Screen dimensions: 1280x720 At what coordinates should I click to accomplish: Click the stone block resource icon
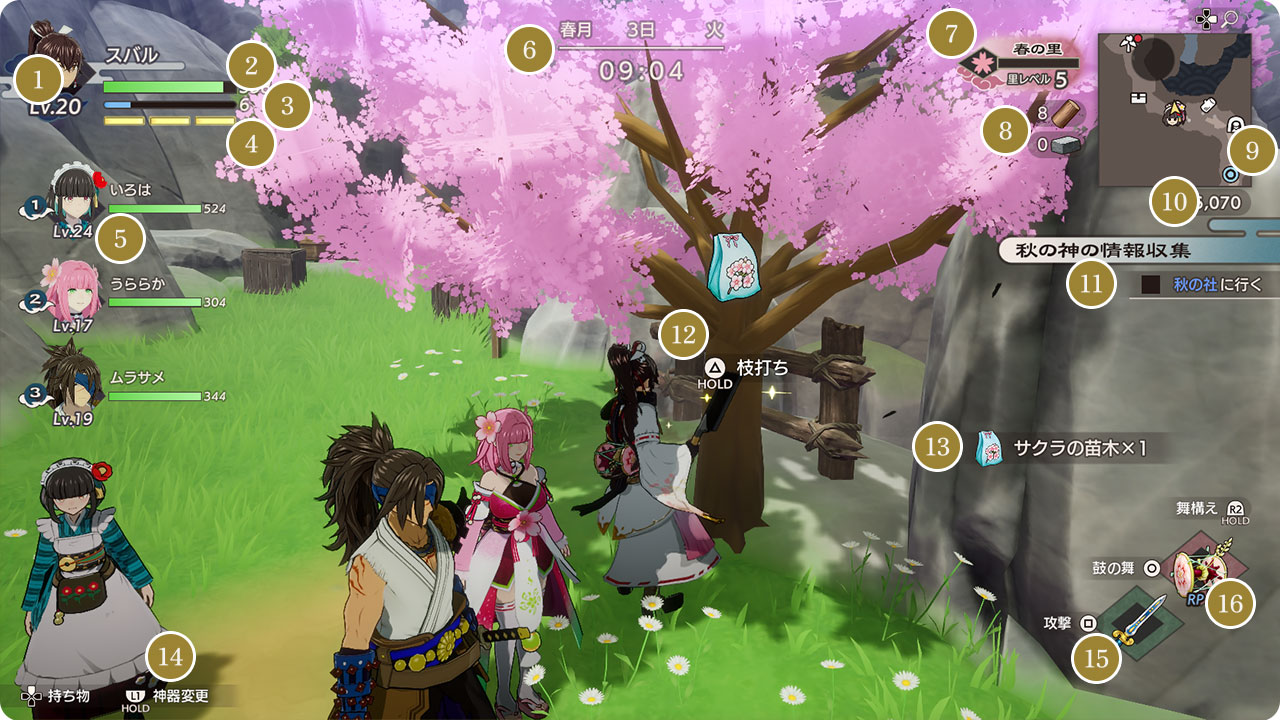pos(1067,145)
